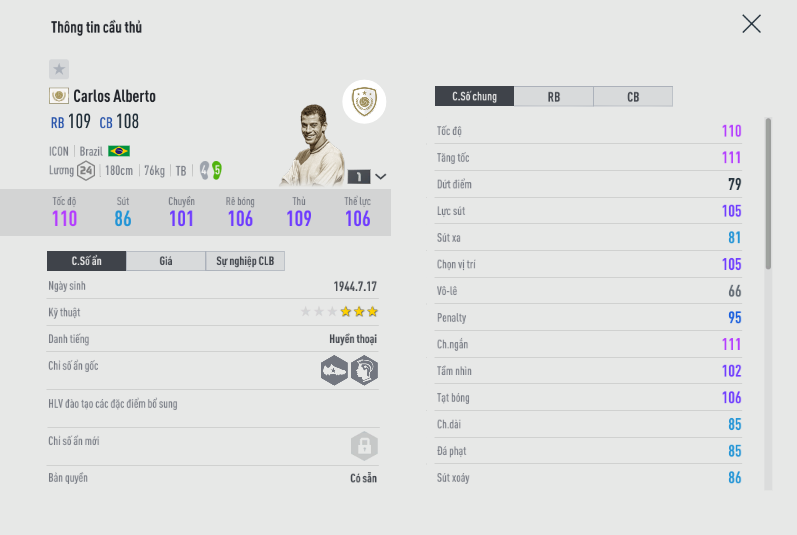
Task: Switch to the Giá tab
Action: click(166, 261)
